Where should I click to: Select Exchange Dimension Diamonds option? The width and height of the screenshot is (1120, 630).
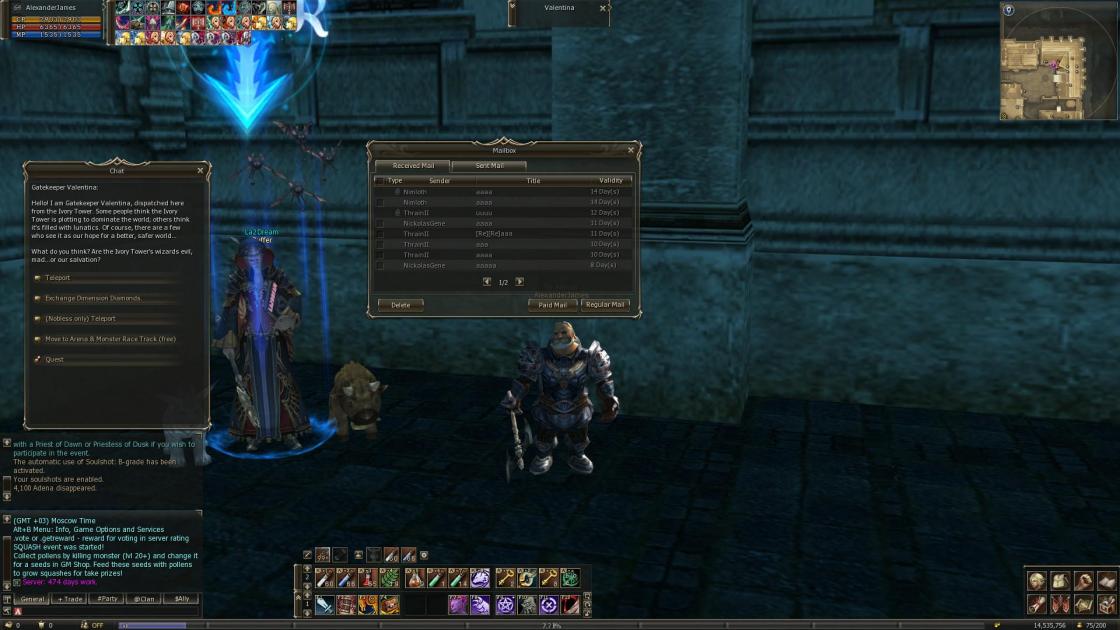click(93, 298)
